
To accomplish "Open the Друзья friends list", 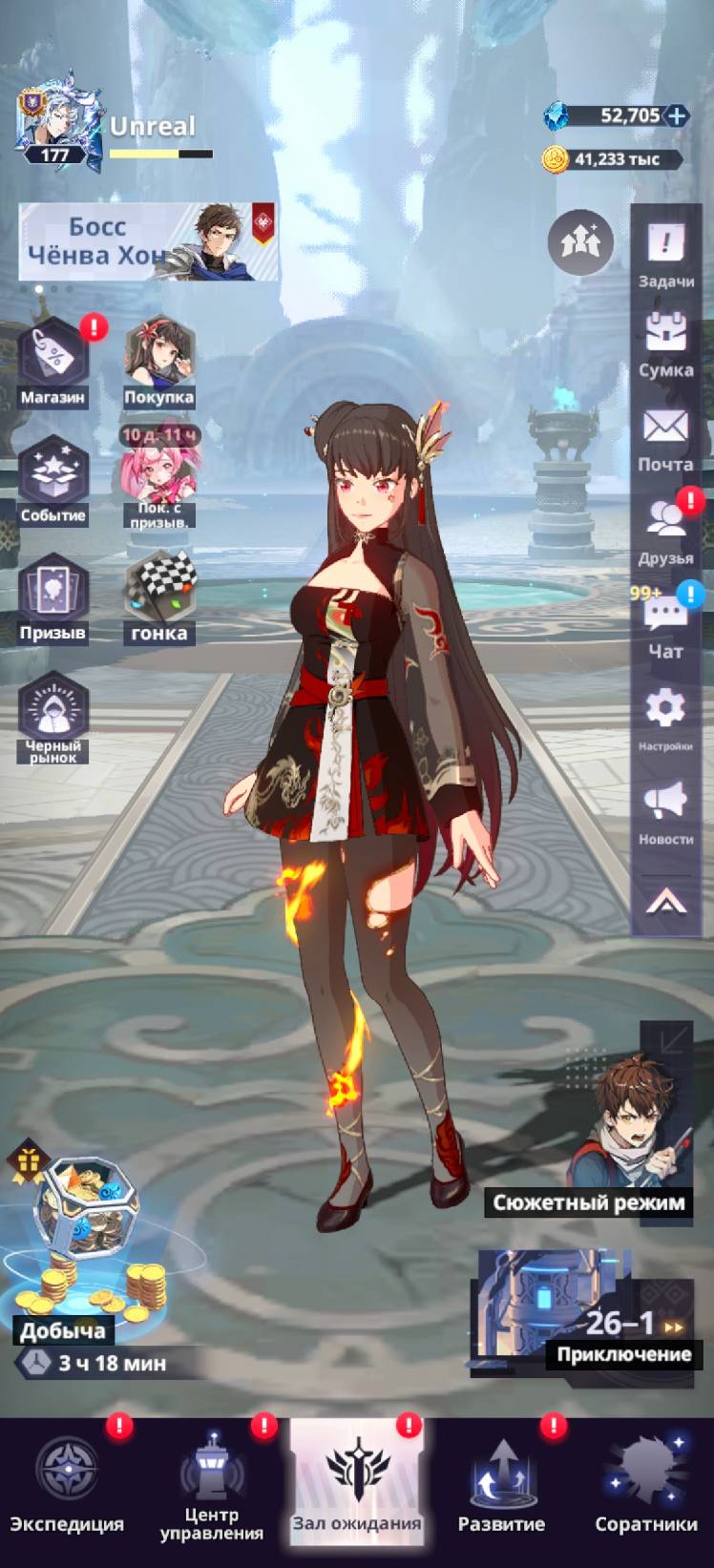I will click(665, 532).
